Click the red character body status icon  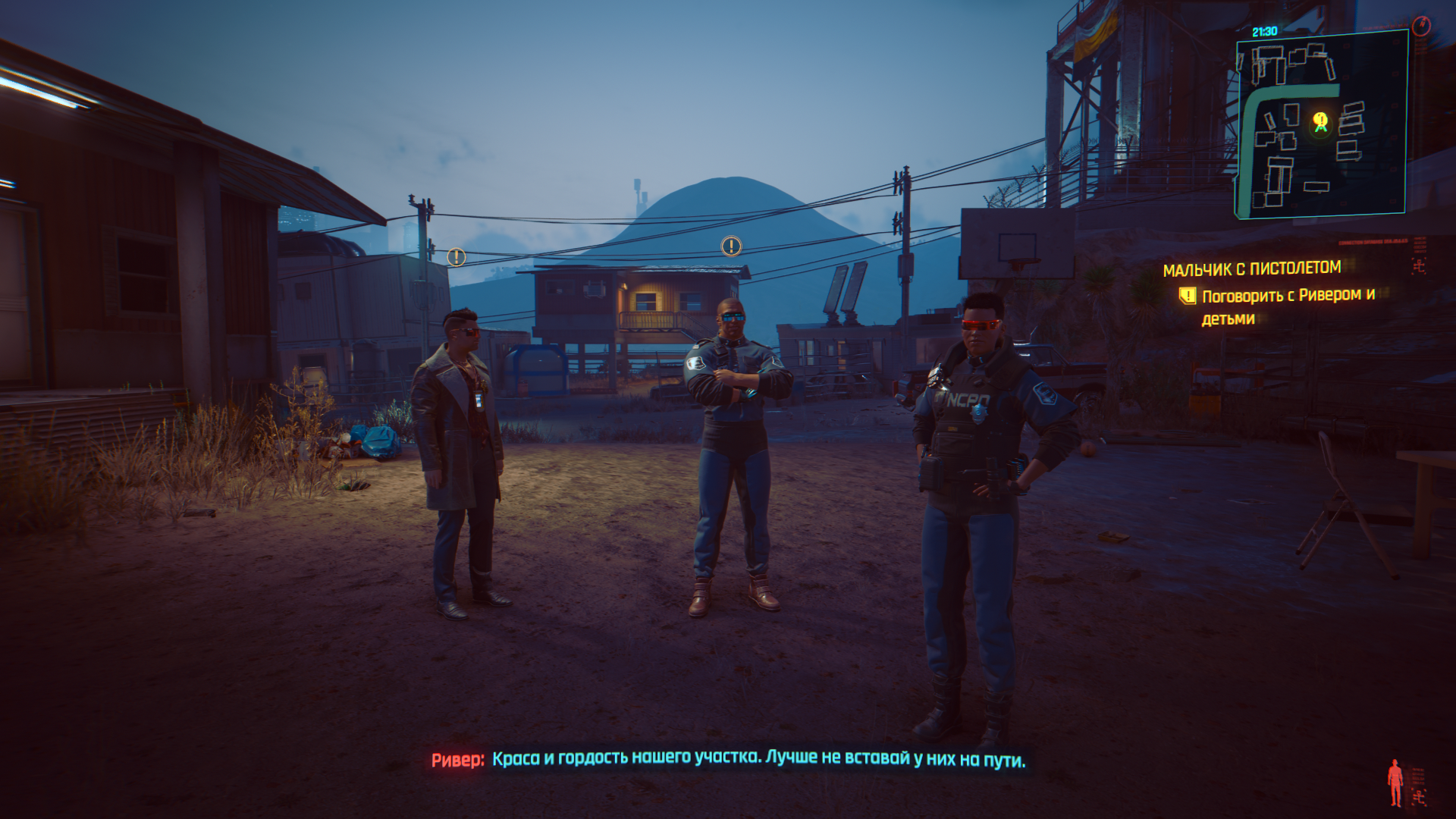tap(1395, 783)
